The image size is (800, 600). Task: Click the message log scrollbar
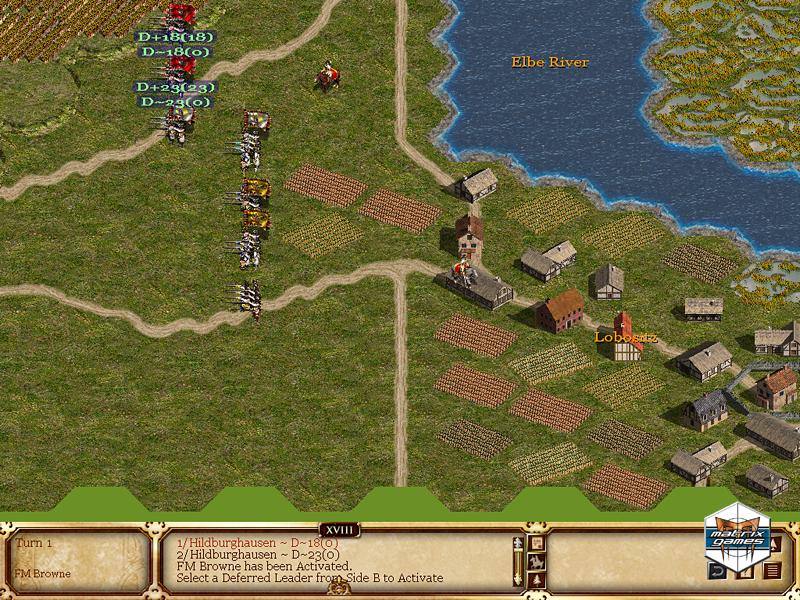click(518, 562)
